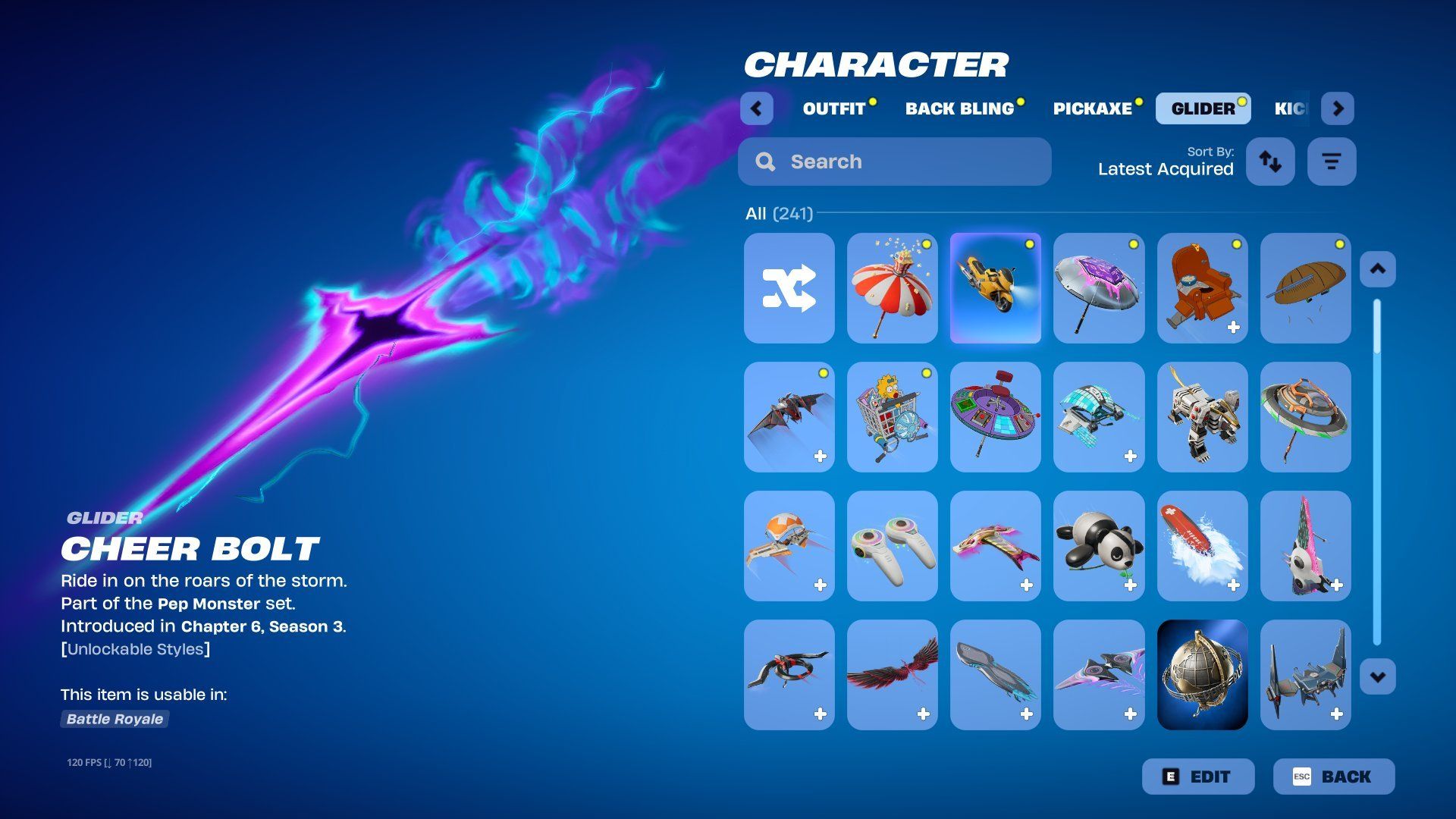This screenshot has width=1456, height=819.
Task: Go back with the Back button
Action: (1333, 777)
